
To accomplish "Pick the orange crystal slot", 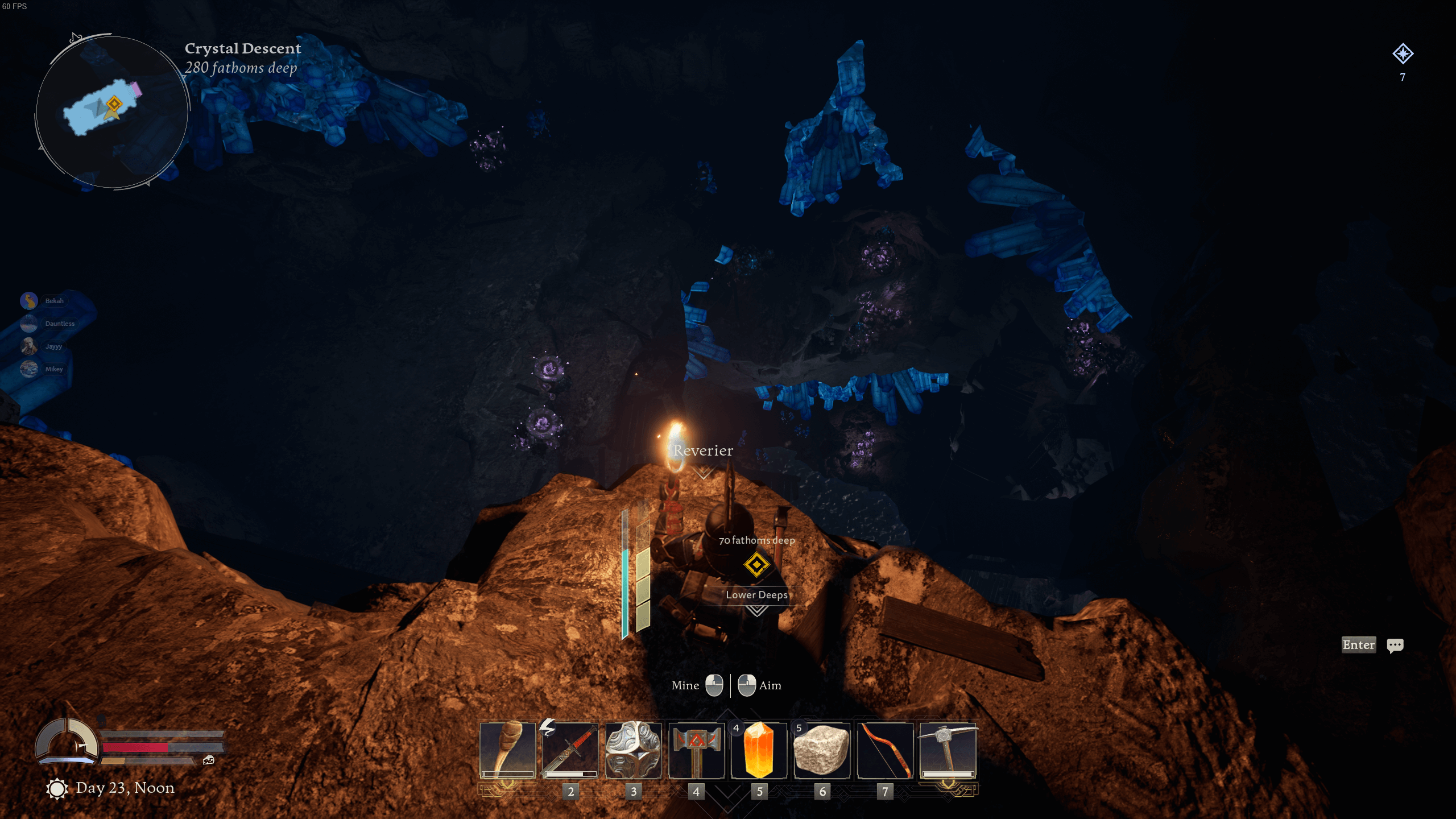I will click(759, 750).
